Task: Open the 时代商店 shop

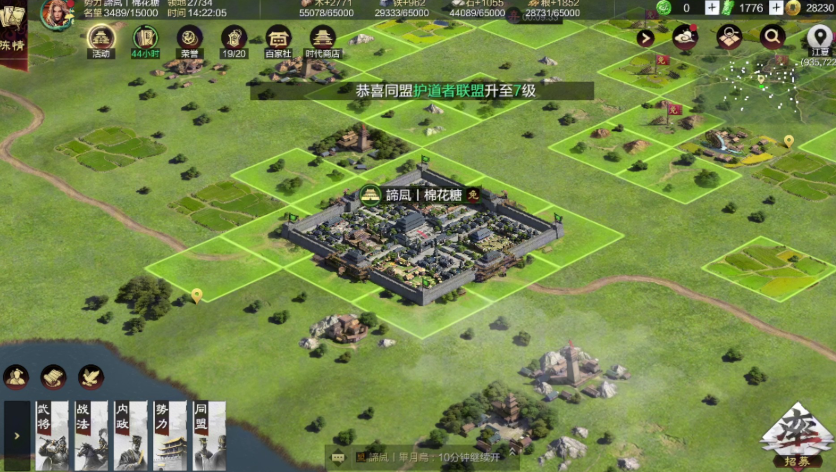Action: 322,39
